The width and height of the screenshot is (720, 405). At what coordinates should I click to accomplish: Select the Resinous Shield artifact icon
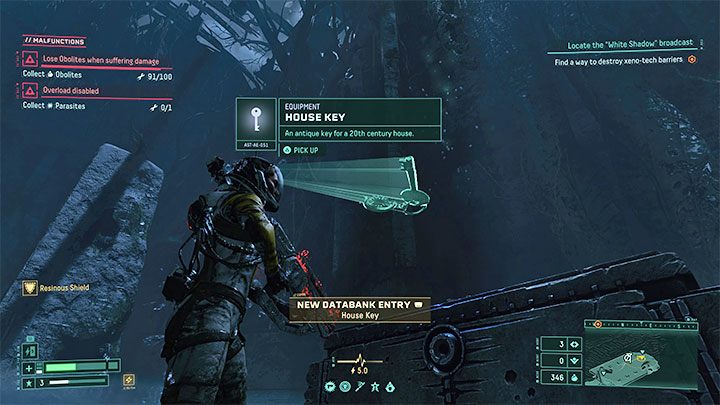pyautogui.click(x=31, y=288)
